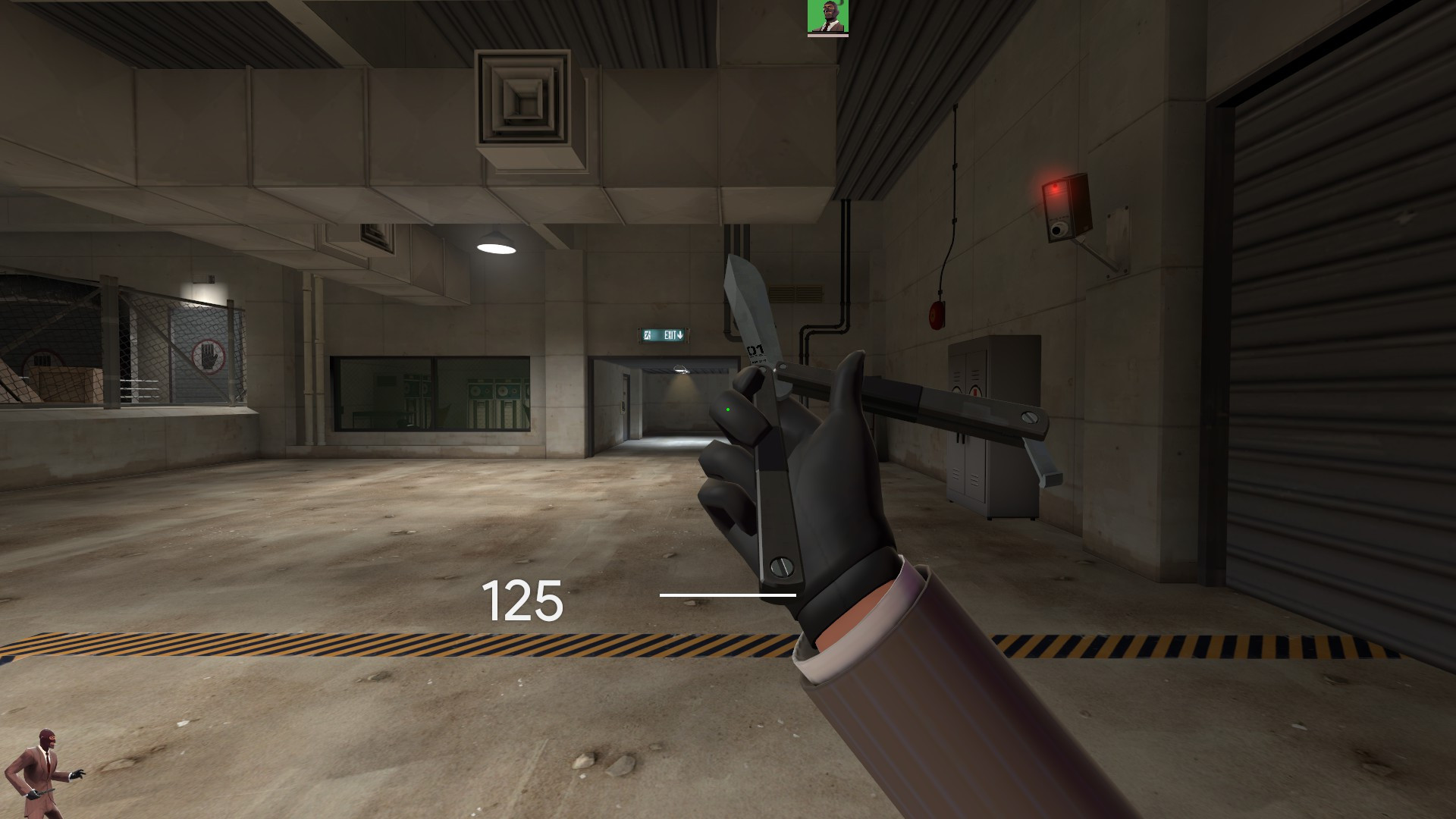Viewport: 1456px width, 819px height.
Task: Click the Spy character in the bottom left
Action: [42, 766]
